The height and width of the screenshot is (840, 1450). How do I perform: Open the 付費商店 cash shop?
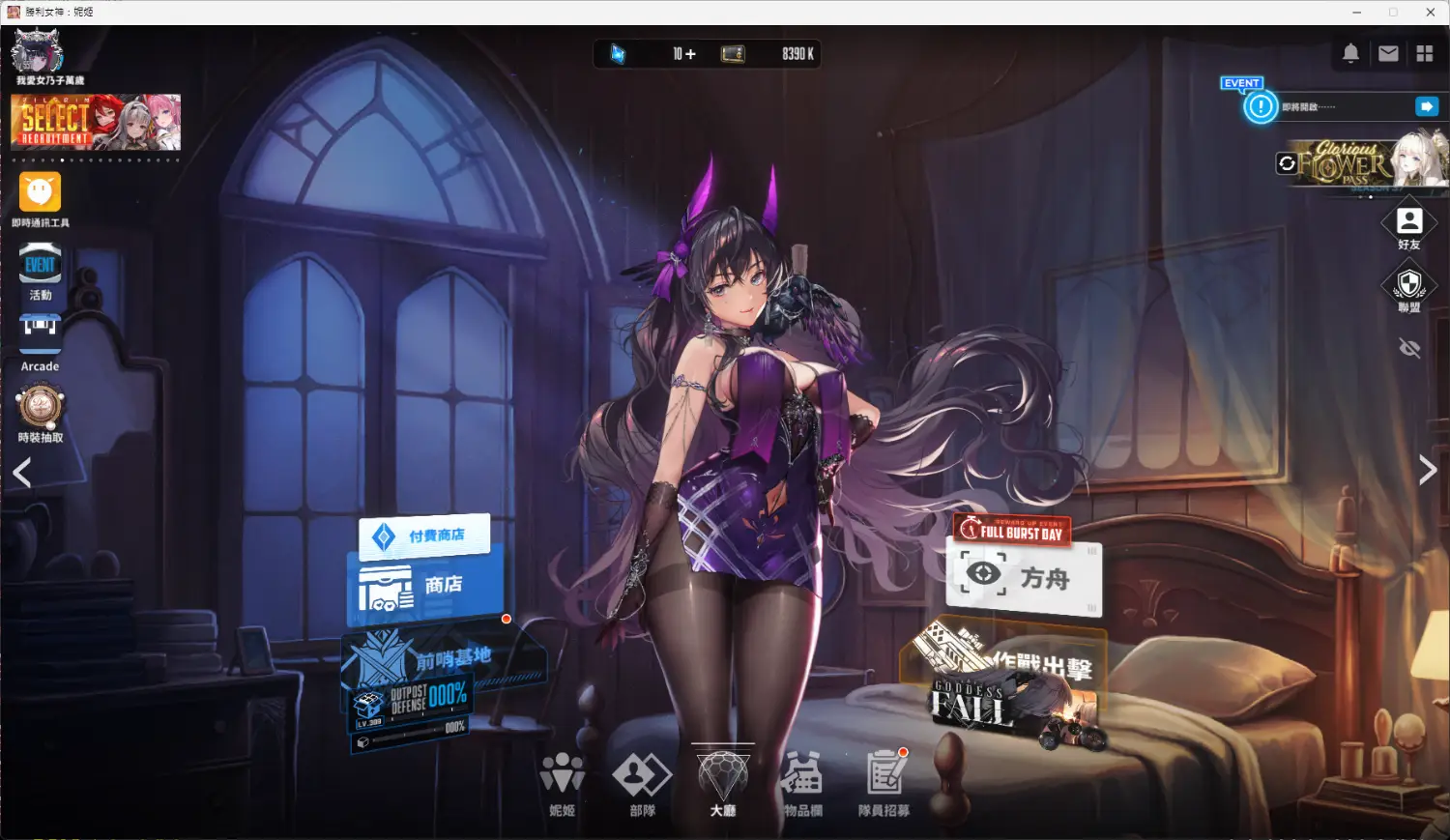coord(424,536)
